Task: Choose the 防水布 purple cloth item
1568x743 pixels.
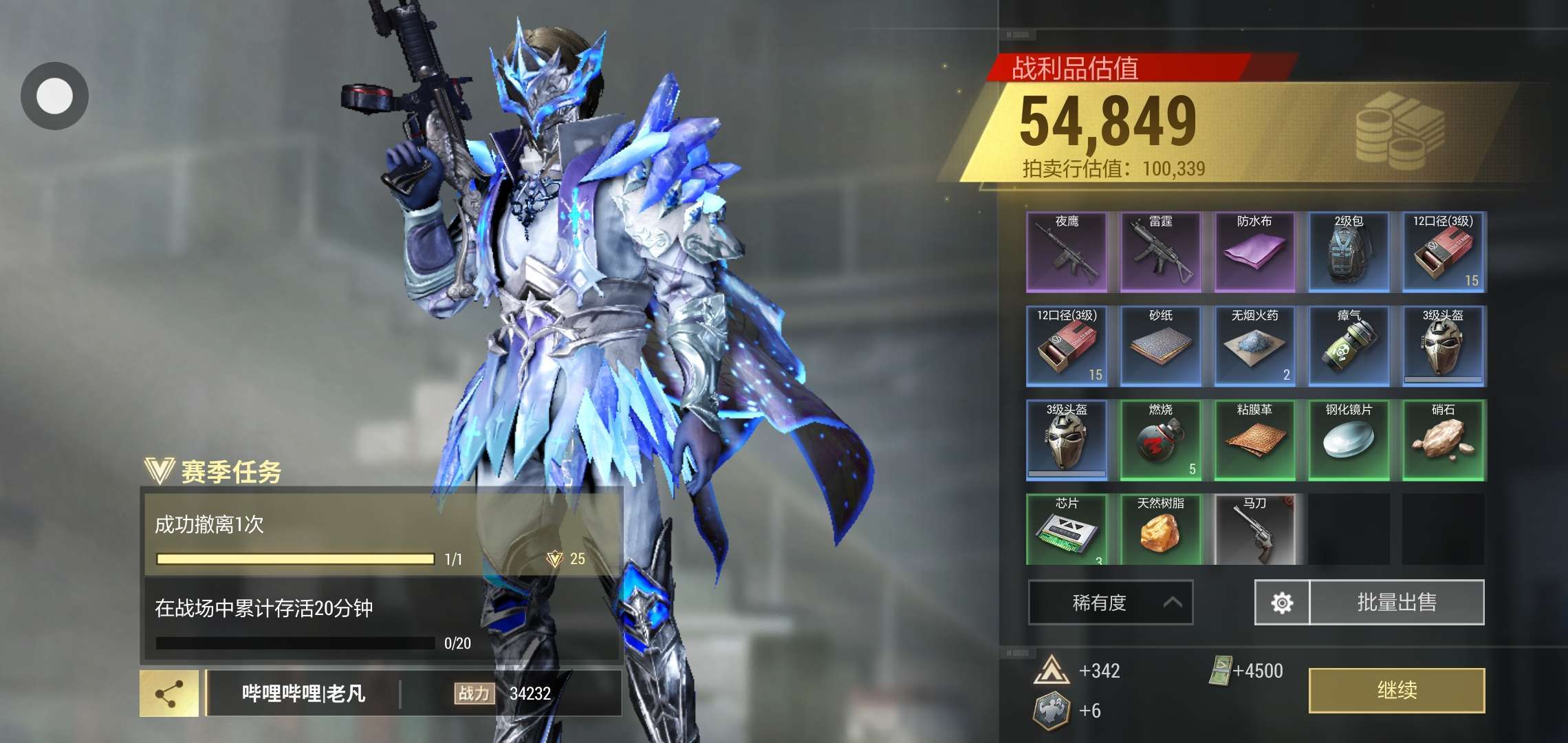Action: [1254, 252]
